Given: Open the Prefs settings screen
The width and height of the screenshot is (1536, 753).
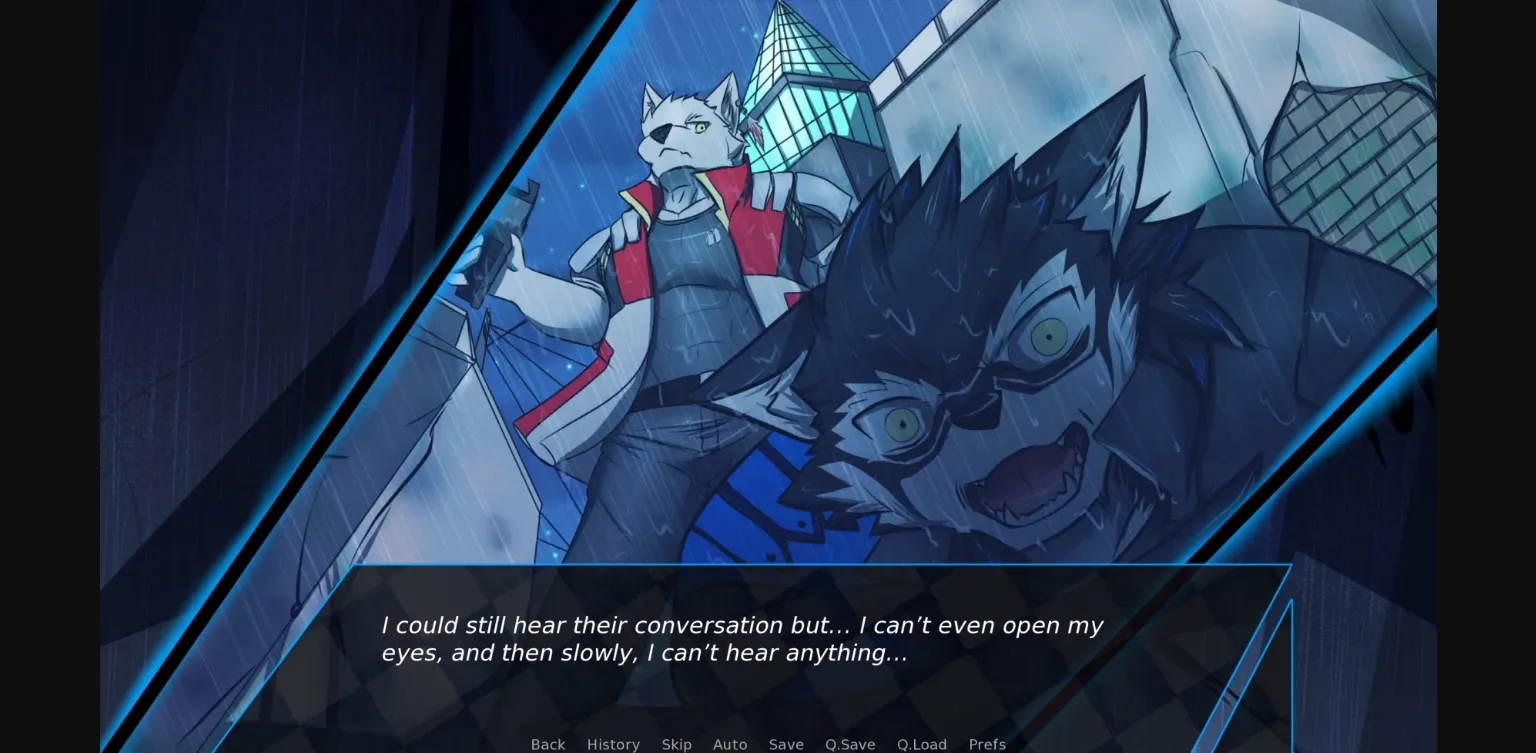Looking at the screenshot, I should 987,744.
